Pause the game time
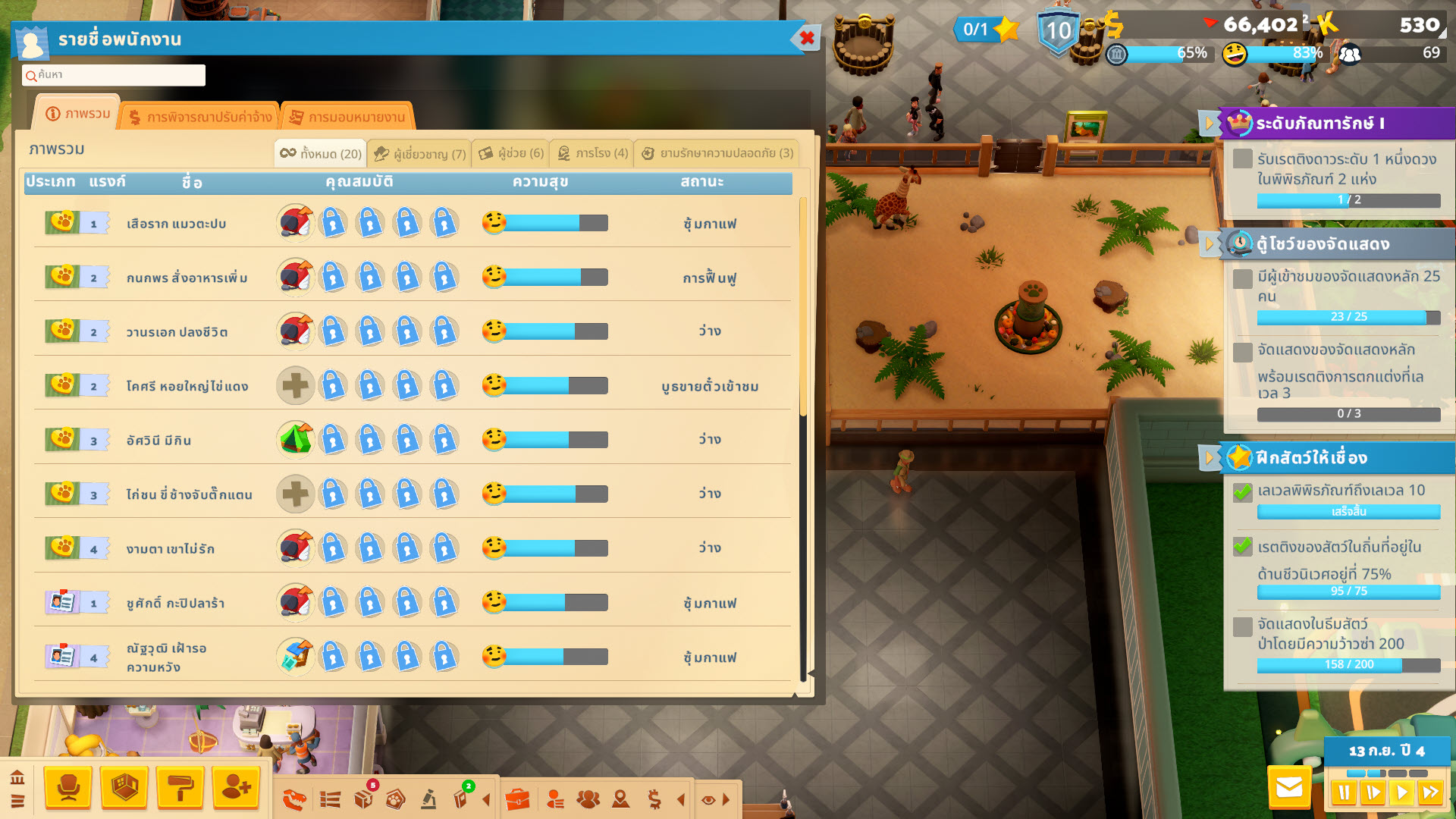The image size is (1456, 819). point(1343,792)
